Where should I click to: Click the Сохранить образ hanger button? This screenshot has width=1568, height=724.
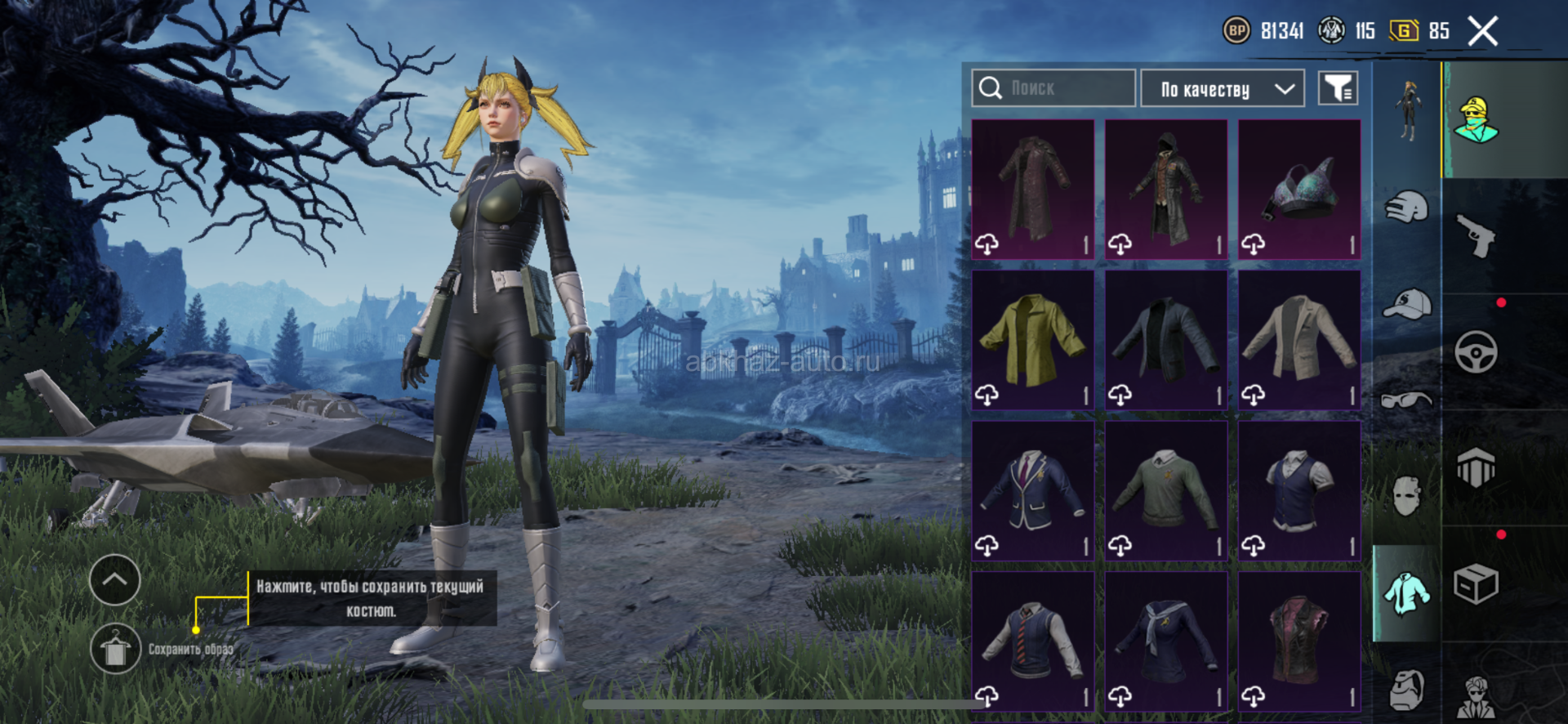pos(115,650)
